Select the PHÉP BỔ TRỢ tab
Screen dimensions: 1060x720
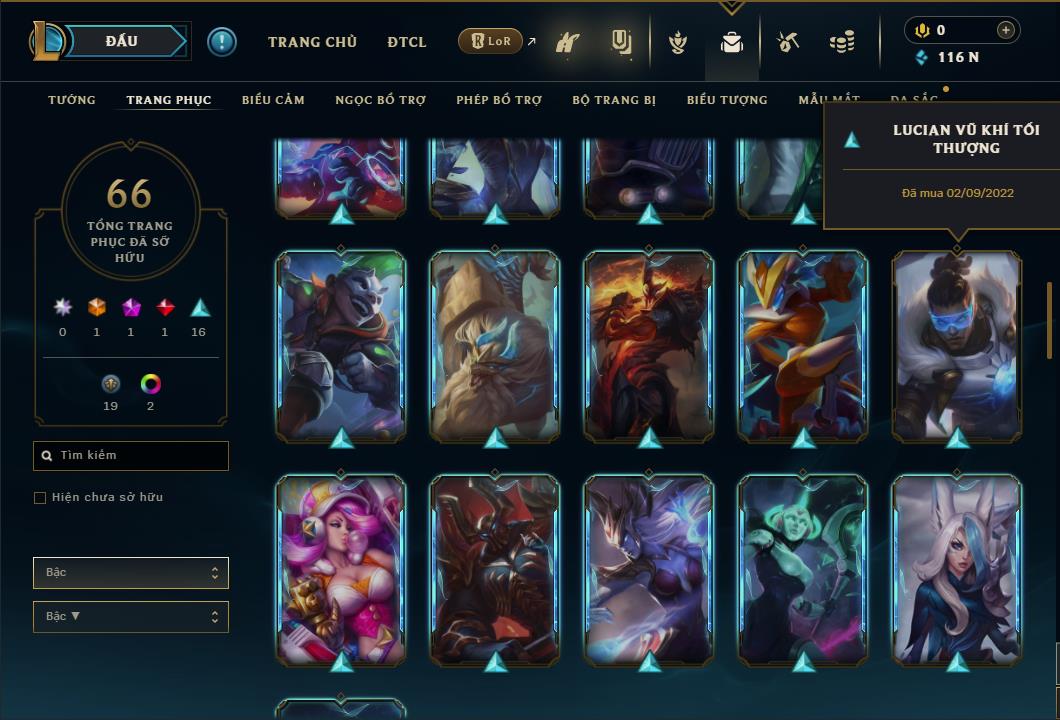499,100
